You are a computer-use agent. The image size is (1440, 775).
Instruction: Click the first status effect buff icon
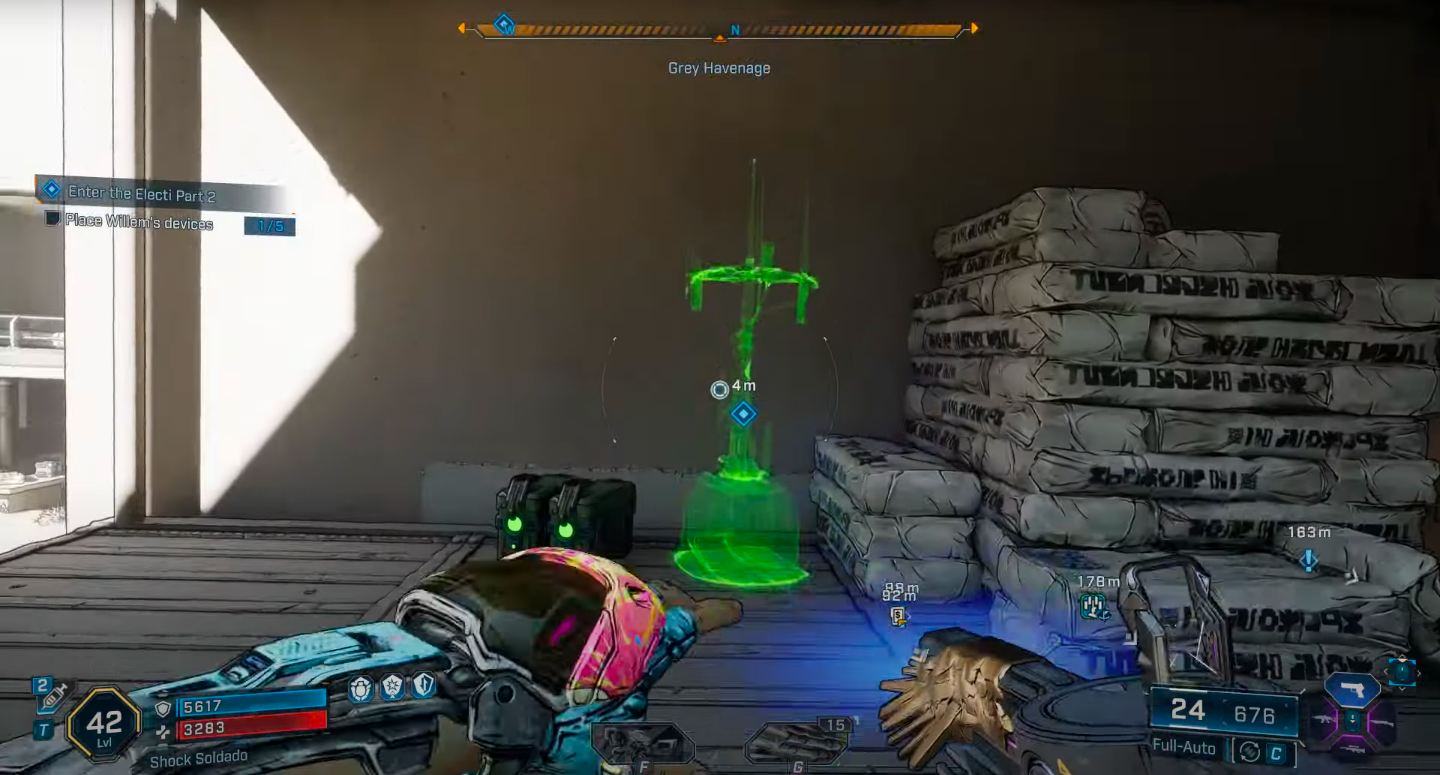click(361, 686)
